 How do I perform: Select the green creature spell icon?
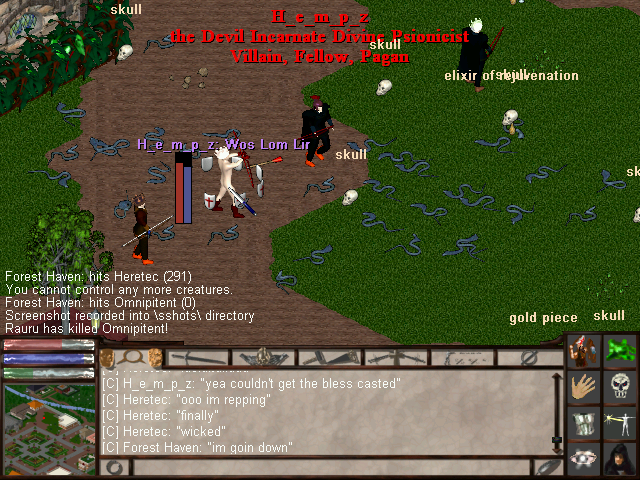(x=620, y=351)
